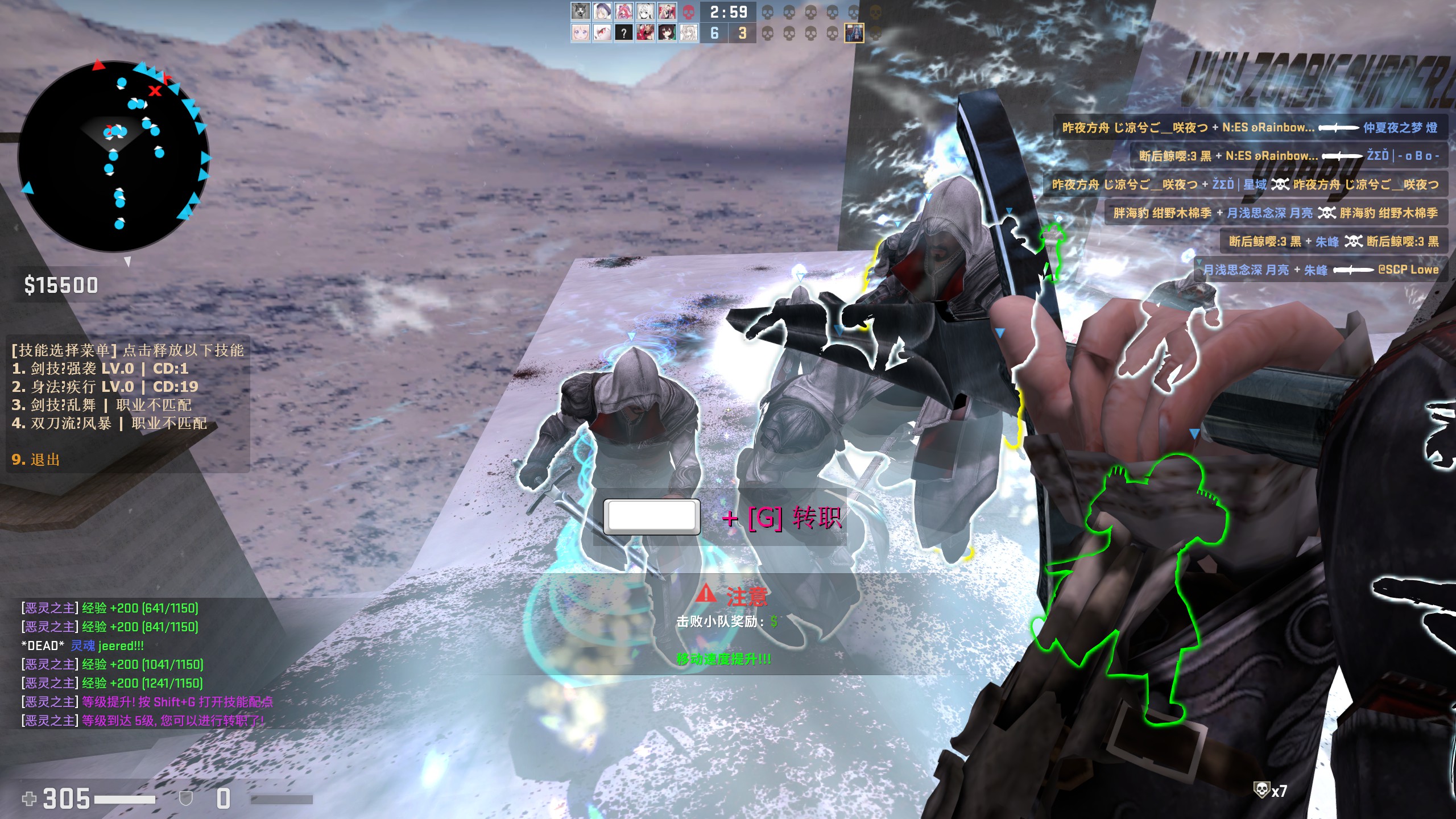
Task: Click the circular radar minimap
Action: coord(114,156)
